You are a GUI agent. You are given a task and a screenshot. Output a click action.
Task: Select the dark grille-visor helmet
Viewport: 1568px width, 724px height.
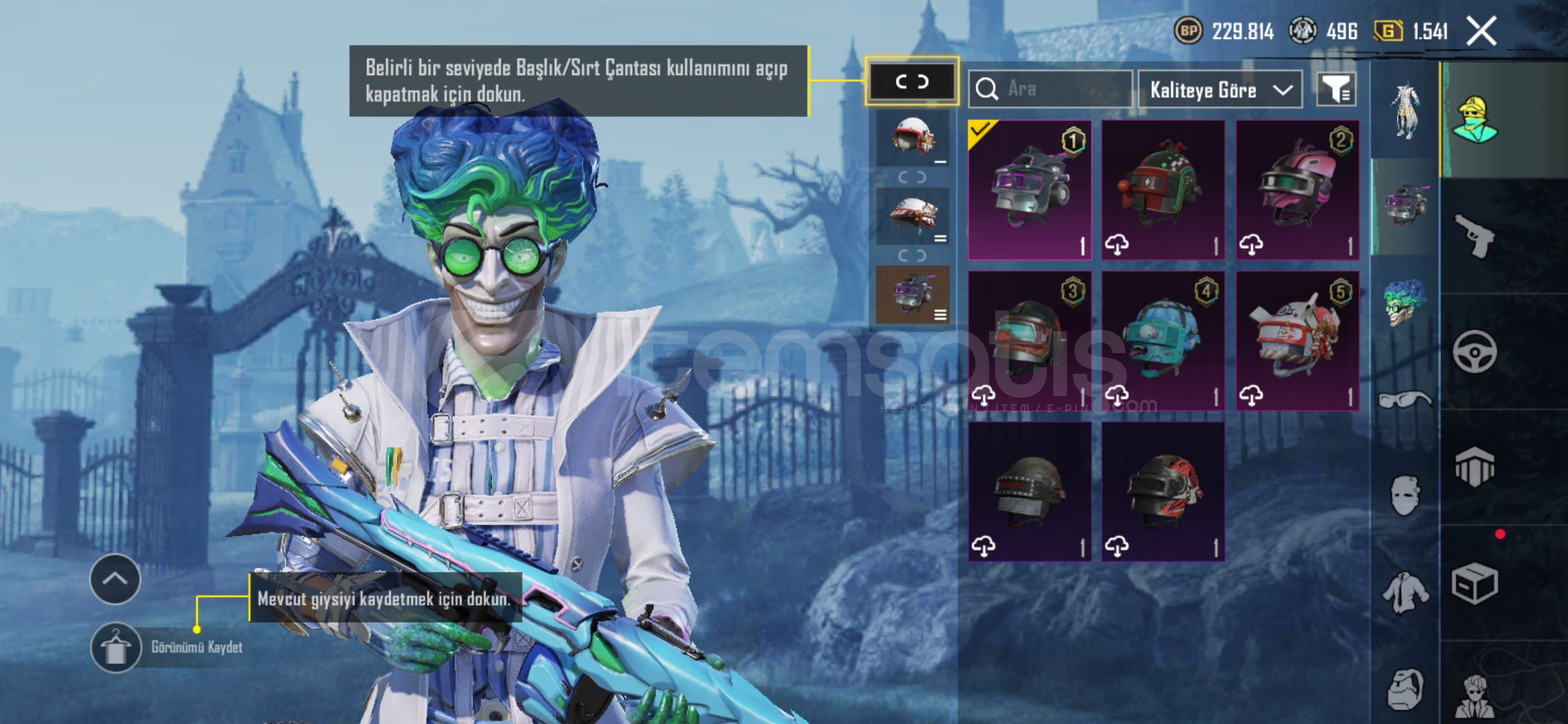click(x=1029, y=491)
